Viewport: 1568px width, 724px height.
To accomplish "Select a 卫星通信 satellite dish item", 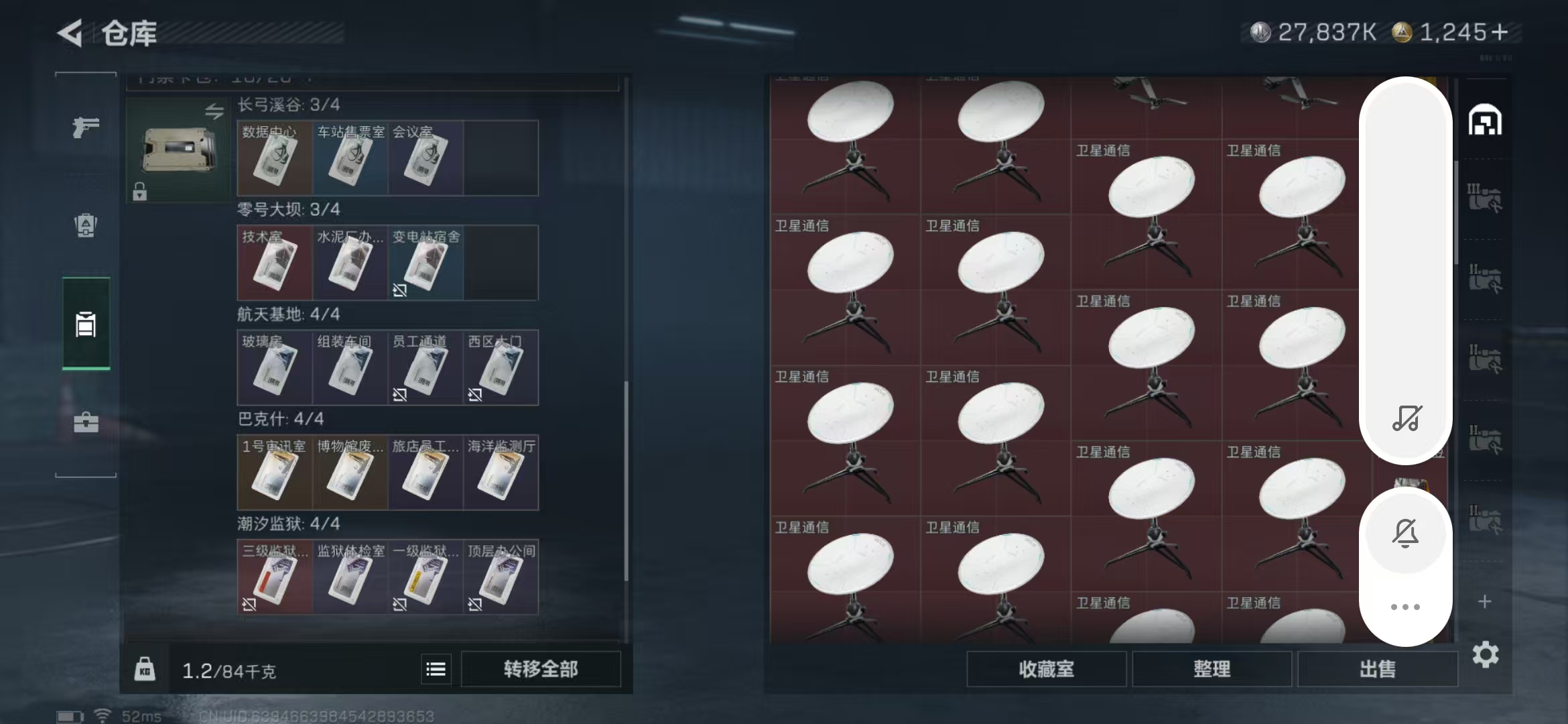I will (851, 268).
